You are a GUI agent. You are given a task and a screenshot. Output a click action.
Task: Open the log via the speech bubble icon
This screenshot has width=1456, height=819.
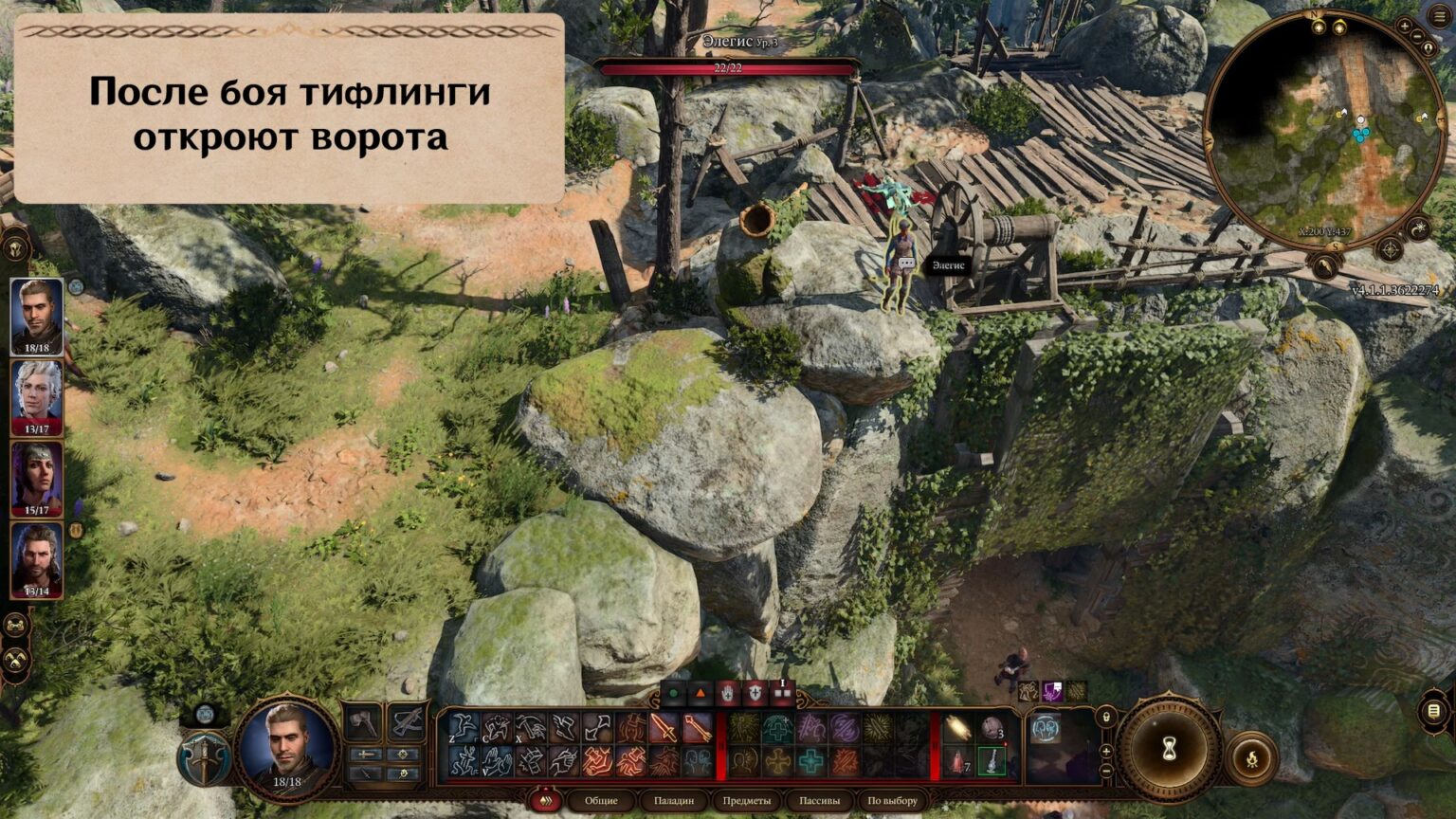(x=1433, y=711)
